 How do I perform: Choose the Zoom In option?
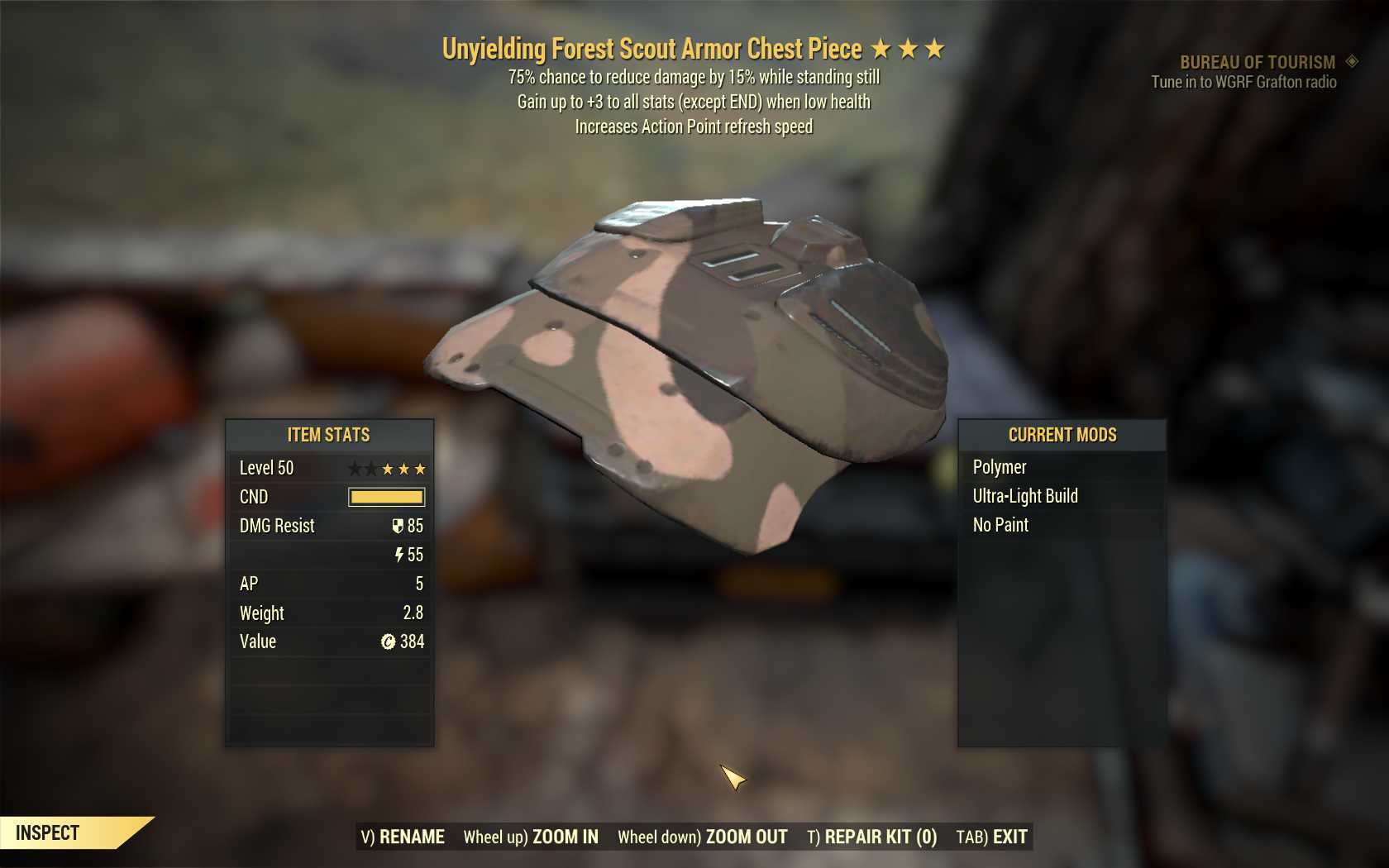531,837
